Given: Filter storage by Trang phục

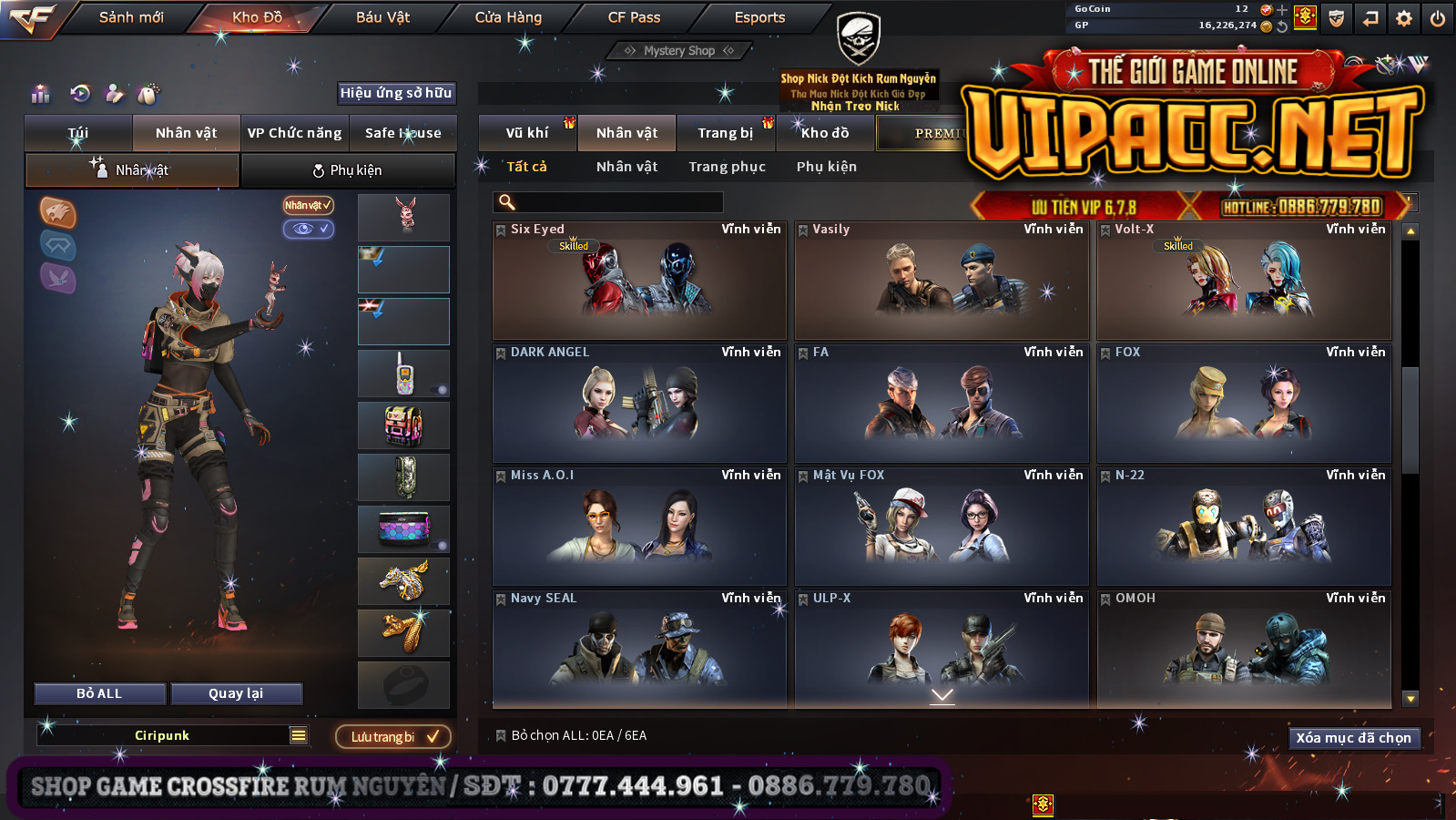Looking at the screenshot, I should pos(727,167).
